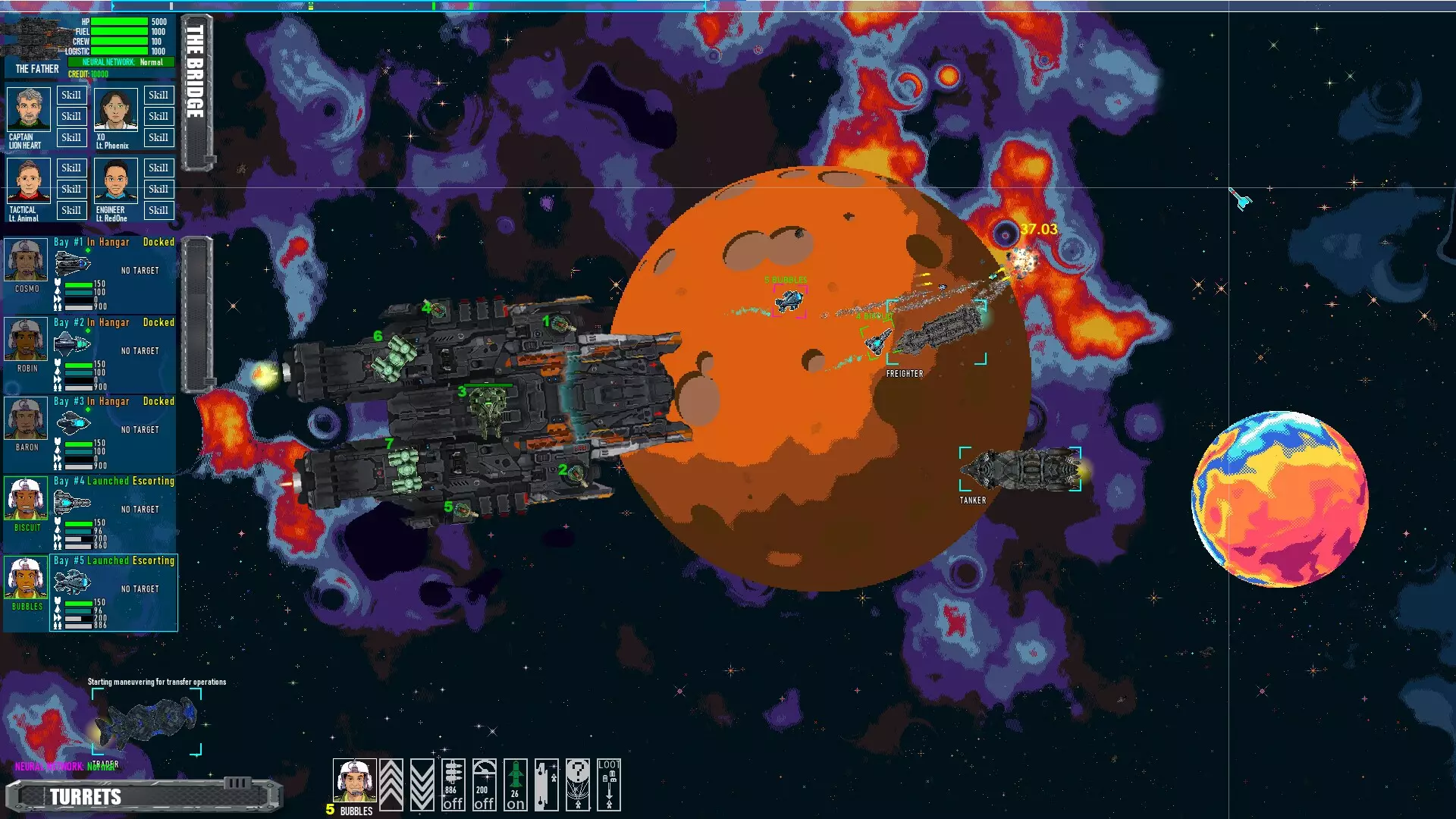Image resolution: width=1456 pixels, height=819 pixels.
Task: Click the upward chevrons fighter command
Action: pos(391,785)
